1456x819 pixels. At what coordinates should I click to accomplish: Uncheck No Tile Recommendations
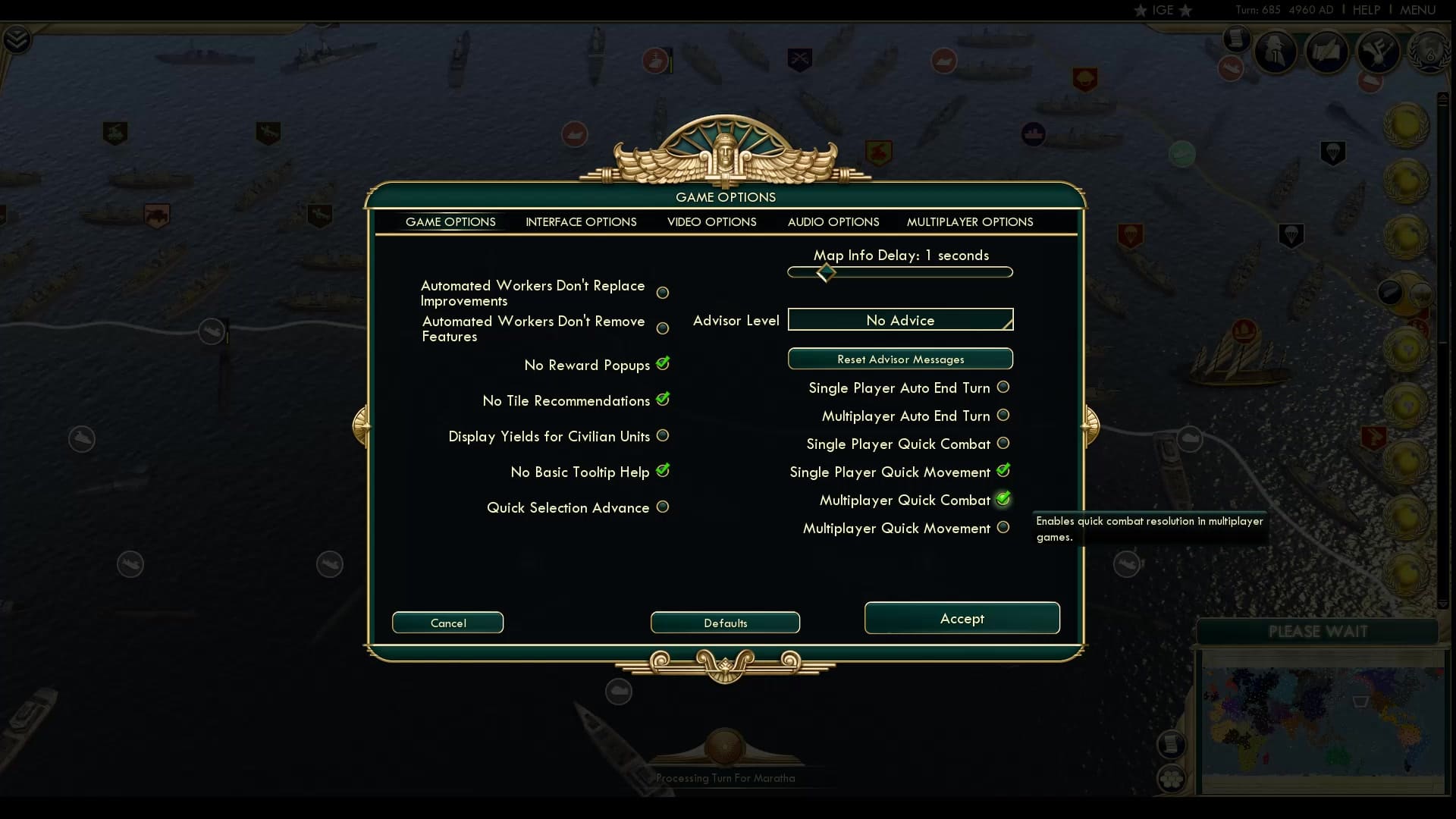click(x=664, y=400)
